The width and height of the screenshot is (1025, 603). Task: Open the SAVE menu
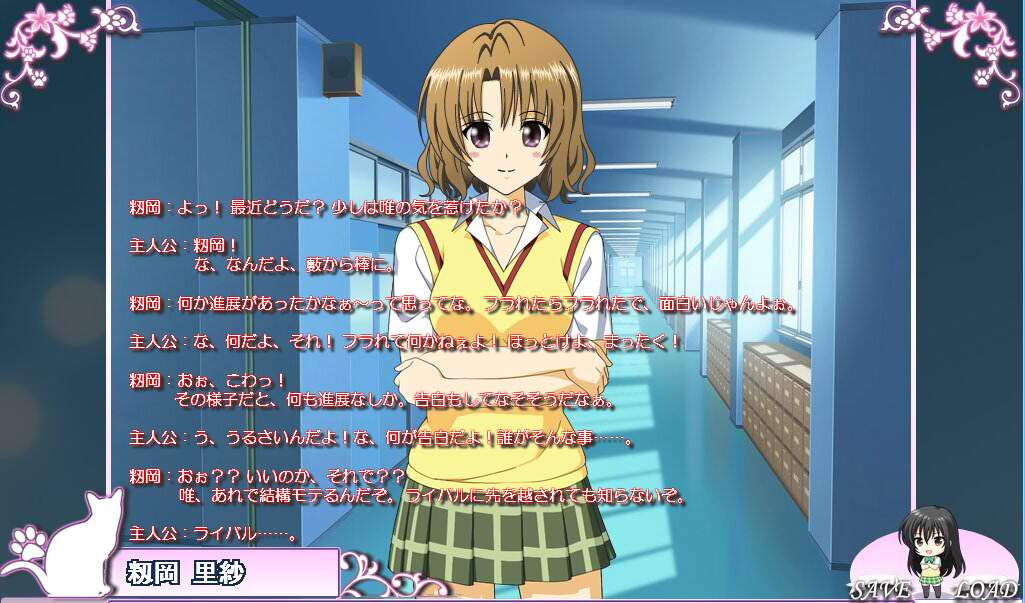click(x=880, y=589)
